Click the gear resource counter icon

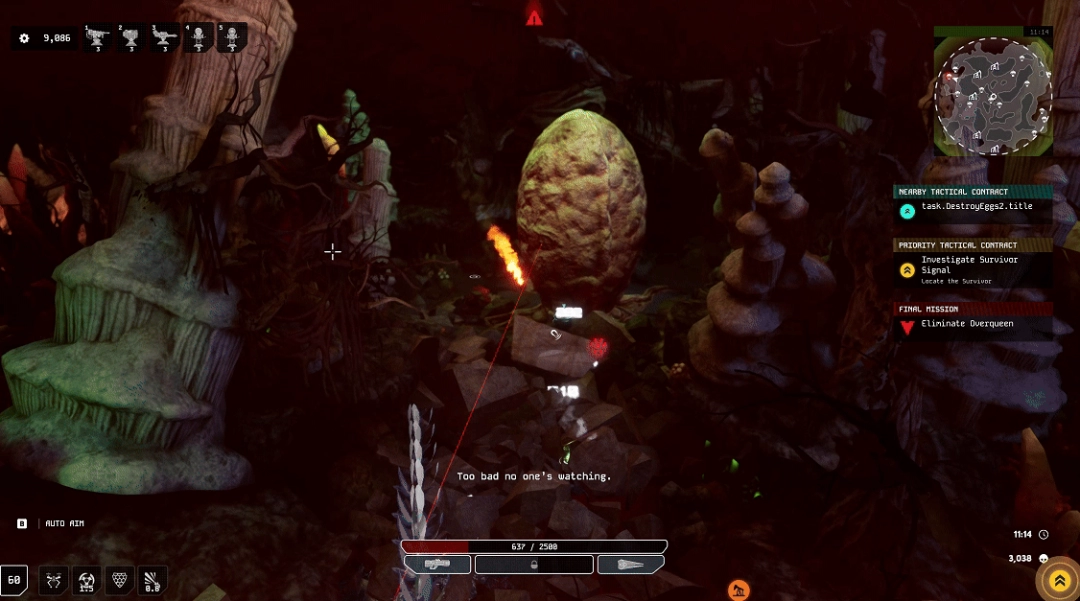[x=24, y=38]
